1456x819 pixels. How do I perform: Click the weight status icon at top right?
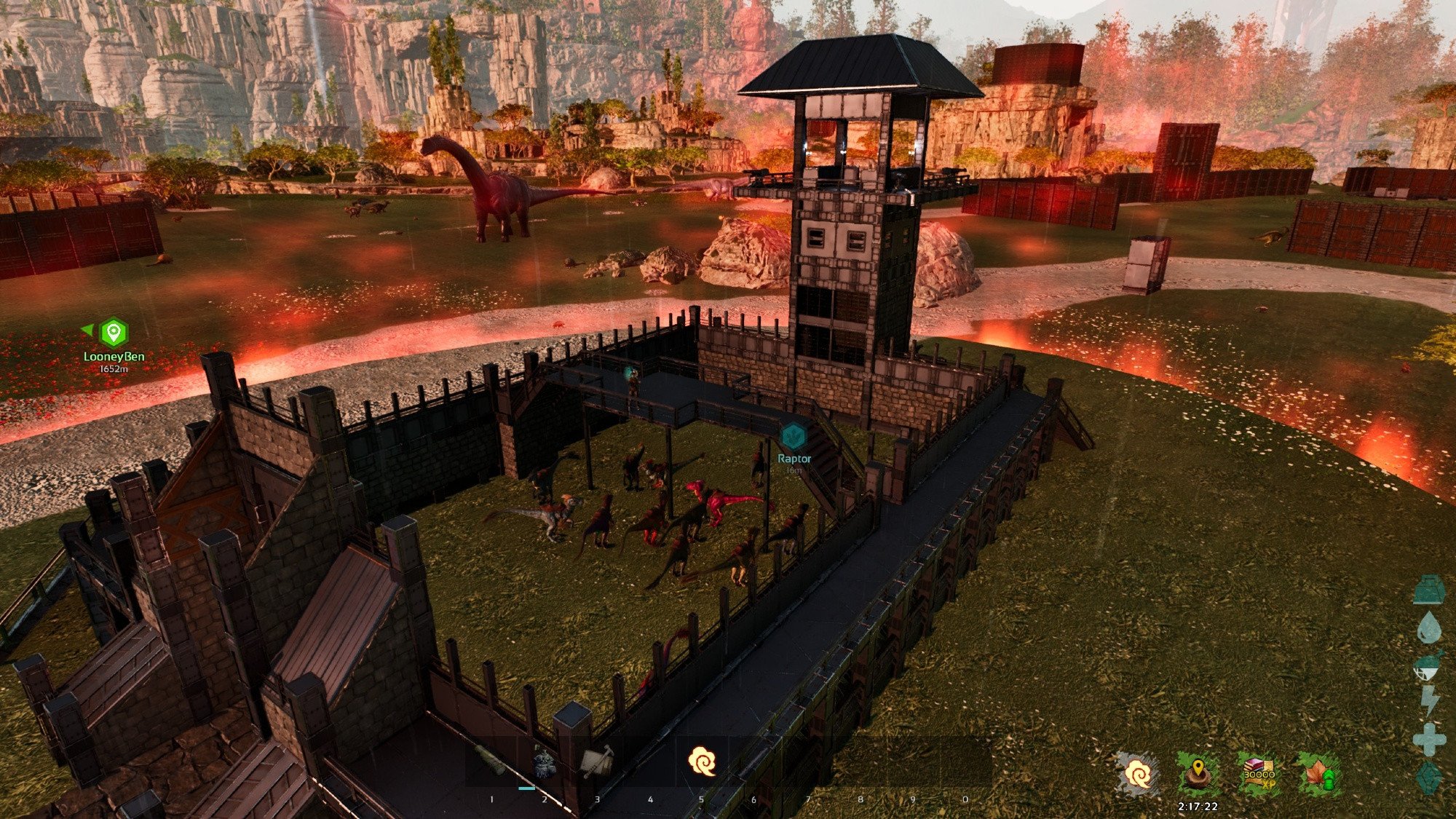click(x=1428, y=590)
